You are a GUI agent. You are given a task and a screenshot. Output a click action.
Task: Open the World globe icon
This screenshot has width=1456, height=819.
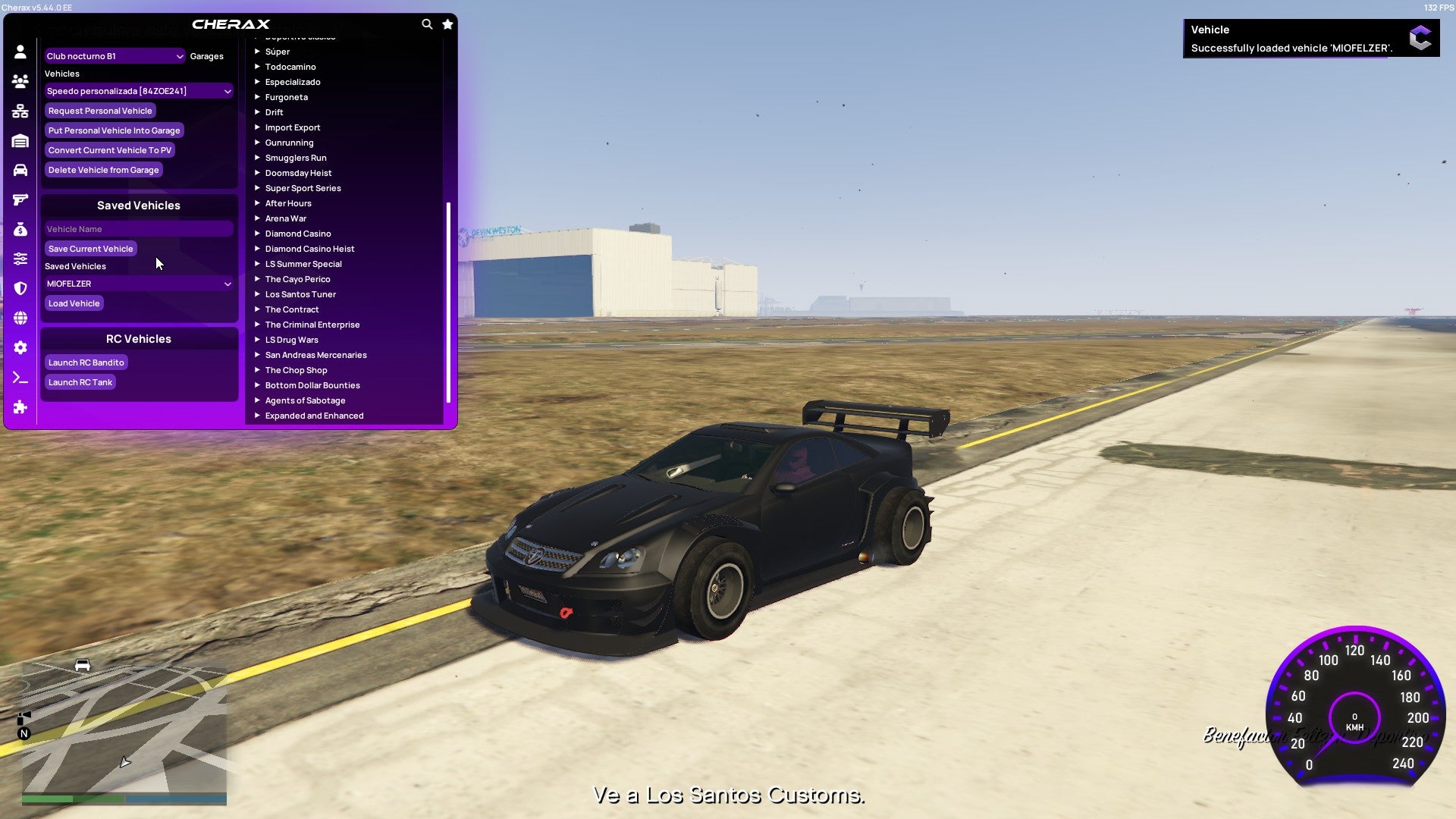[x=20, y=318]
